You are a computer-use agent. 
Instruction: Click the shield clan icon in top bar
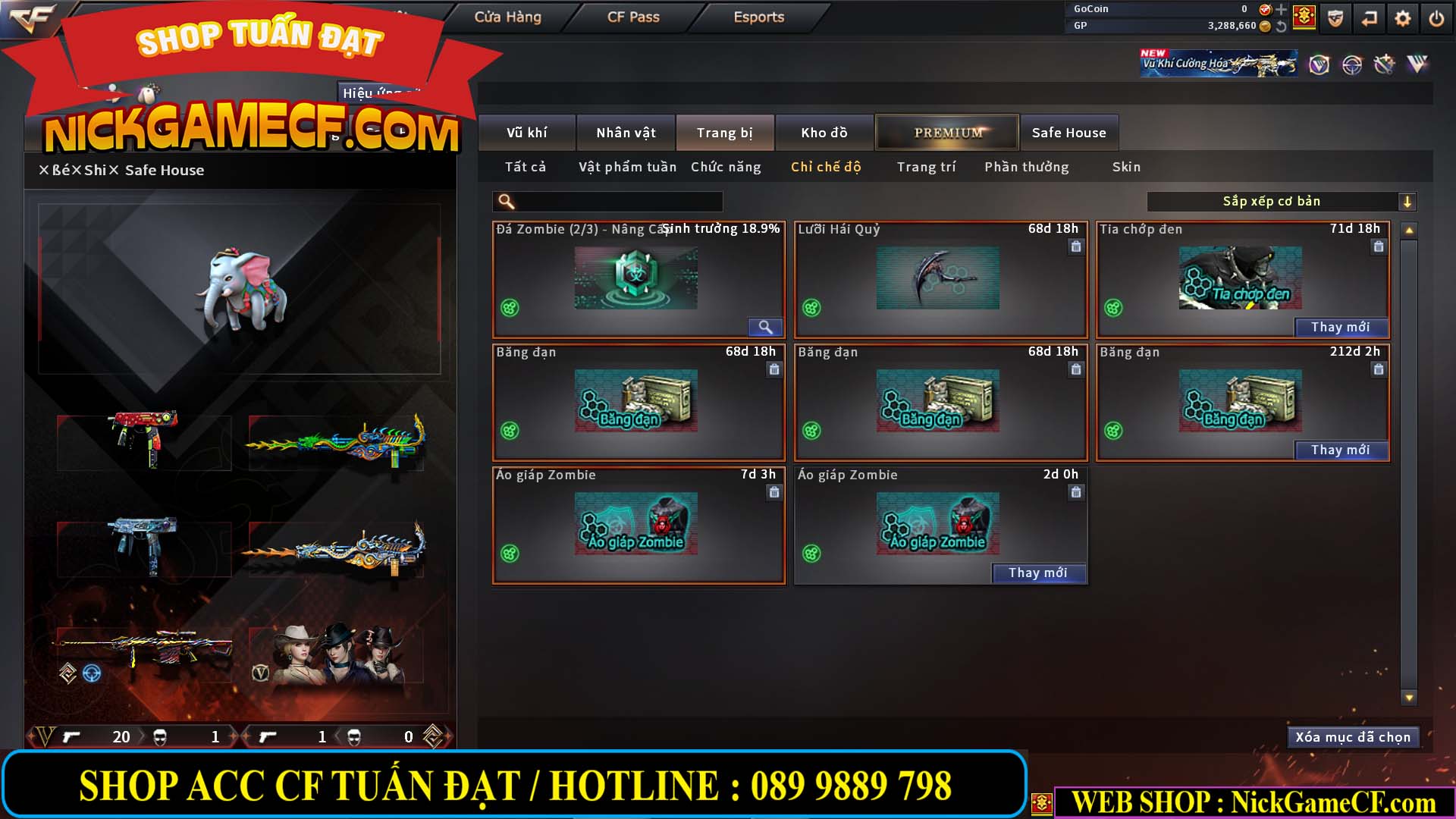tap(1335, 17)
